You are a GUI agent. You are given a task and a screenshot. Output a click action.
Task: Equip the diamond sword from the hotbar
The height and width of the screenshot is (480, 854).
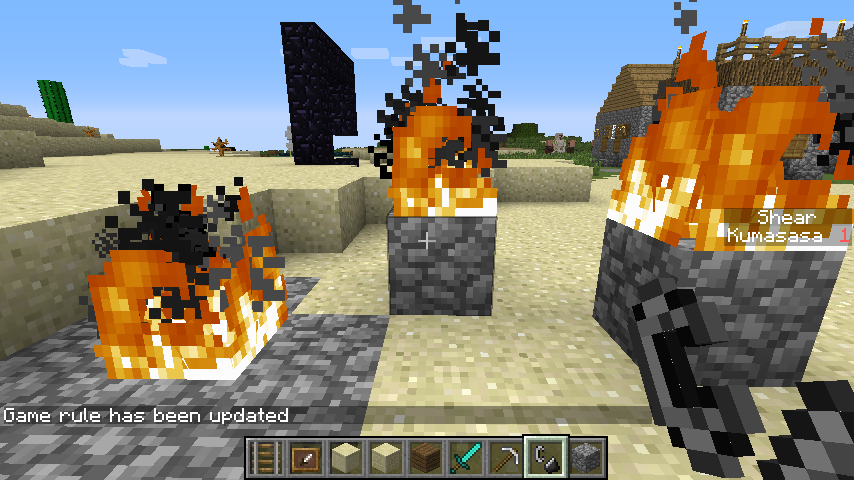(466, 458)
